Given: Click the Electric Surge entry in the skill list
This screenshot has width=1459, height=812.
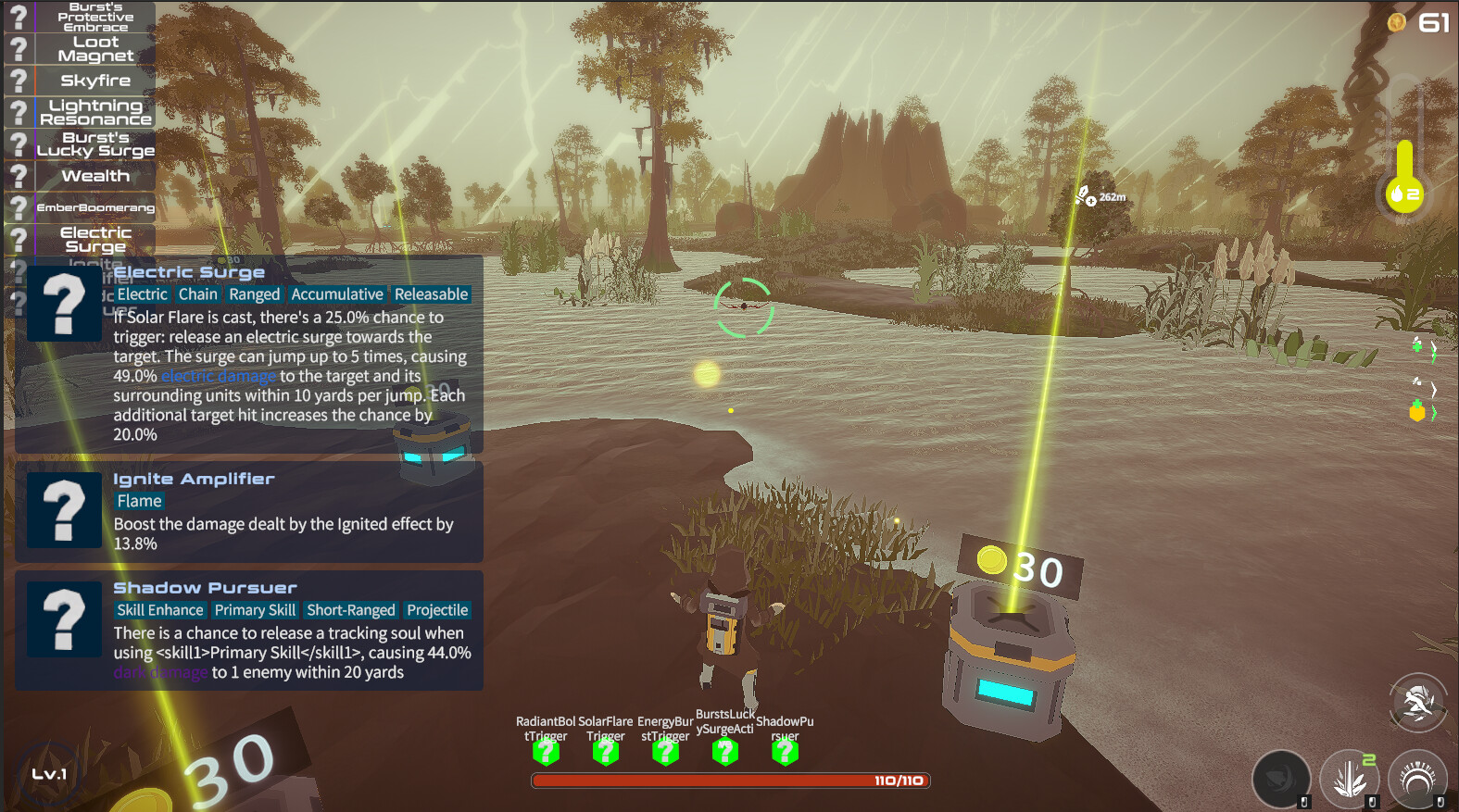Looking at the screenshot, I should point(93,239).
